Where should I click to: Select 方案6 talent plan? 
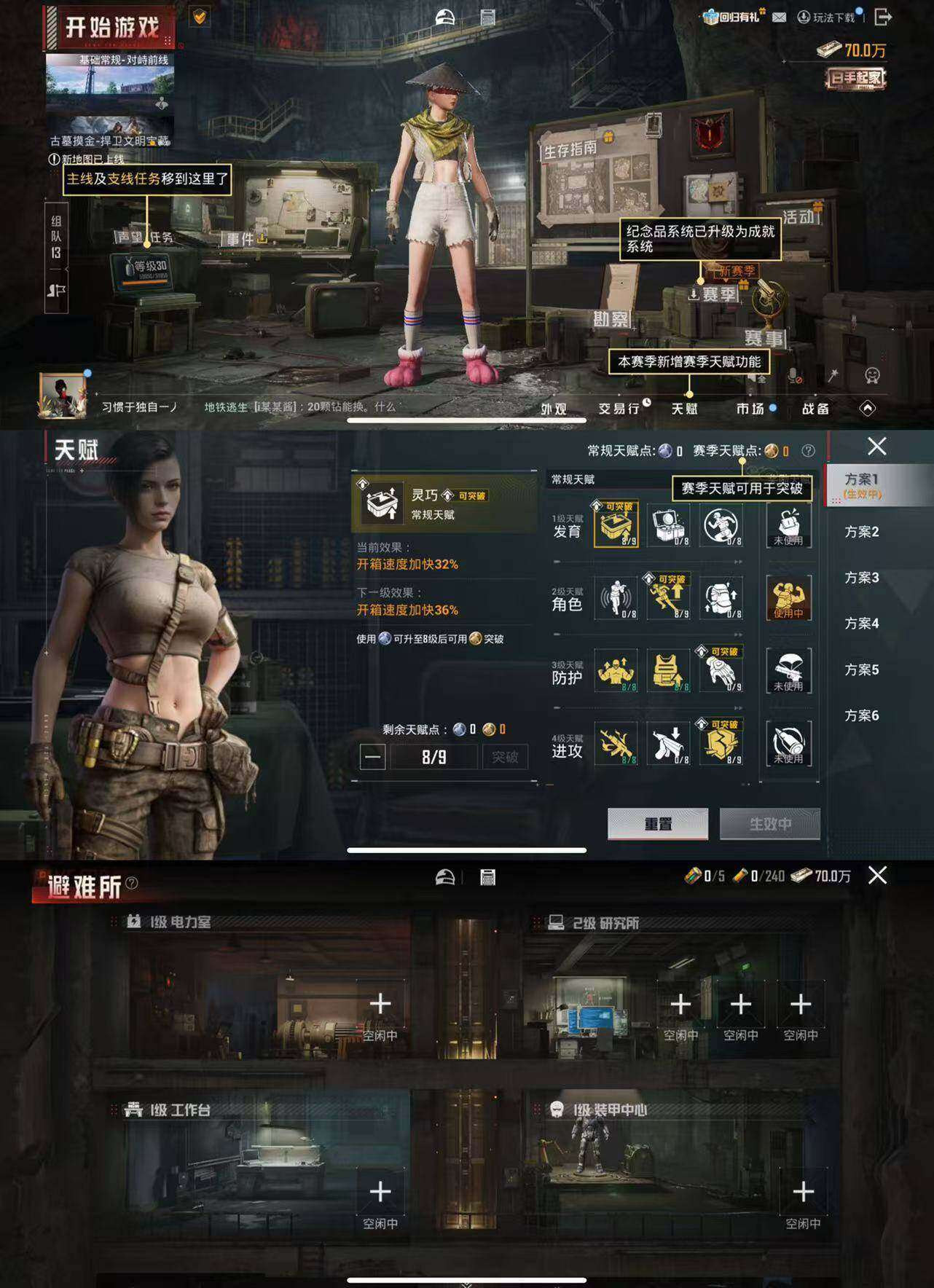tap(863, 716)
